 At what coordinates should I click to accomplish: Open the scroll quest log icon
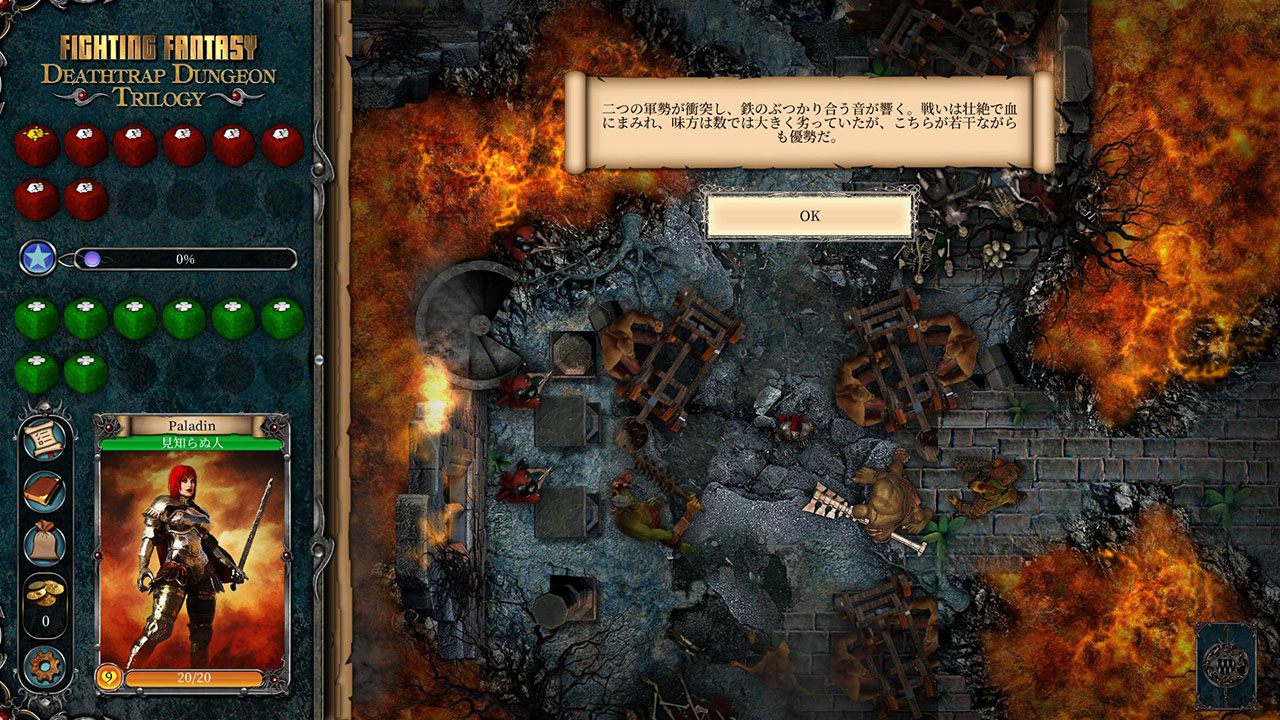(x=45, y=438)
